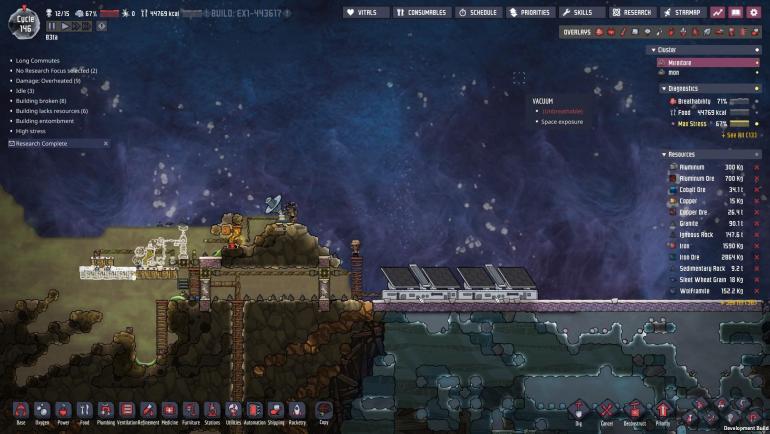
Task: Open the Starmap
Action: tap(683, 13)
